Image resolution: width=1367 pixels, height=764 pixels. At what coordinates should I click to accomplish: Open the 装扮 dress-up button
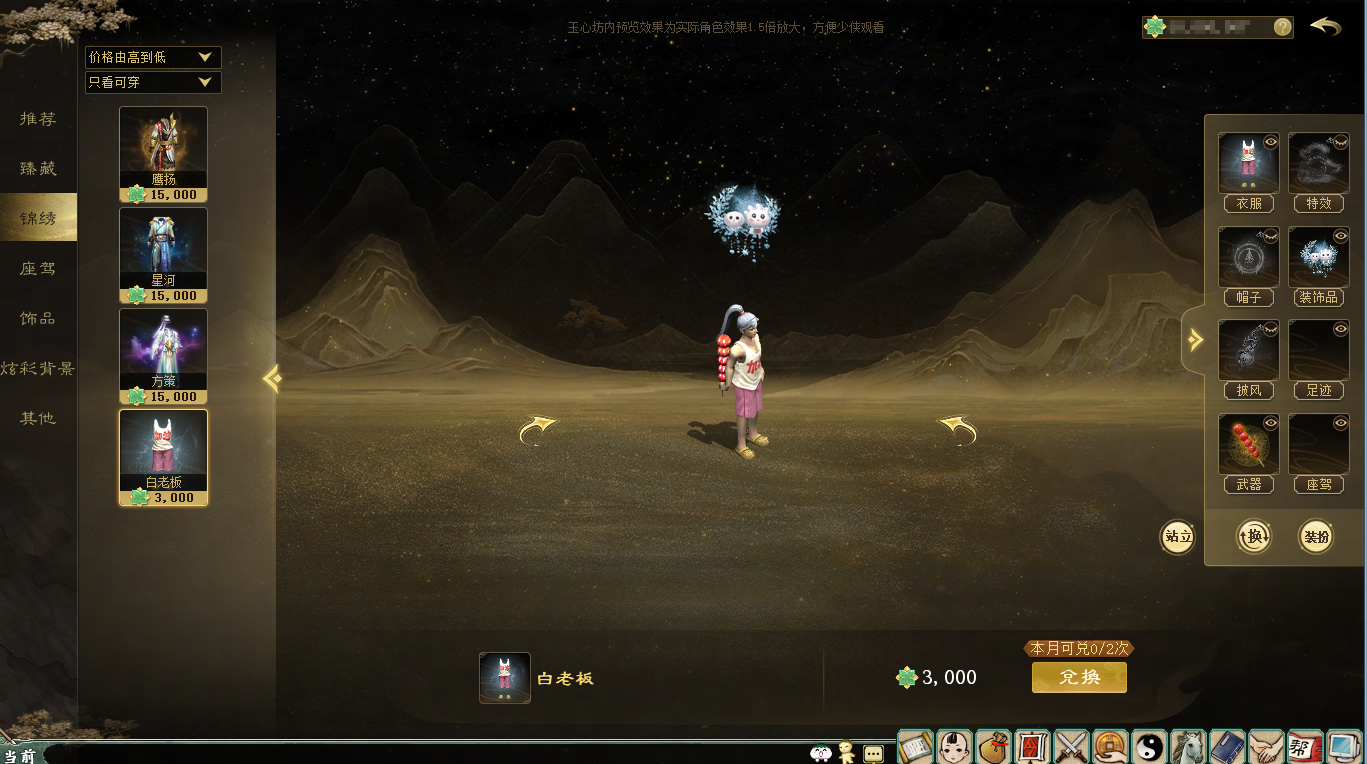click(x=1316, y=537)
